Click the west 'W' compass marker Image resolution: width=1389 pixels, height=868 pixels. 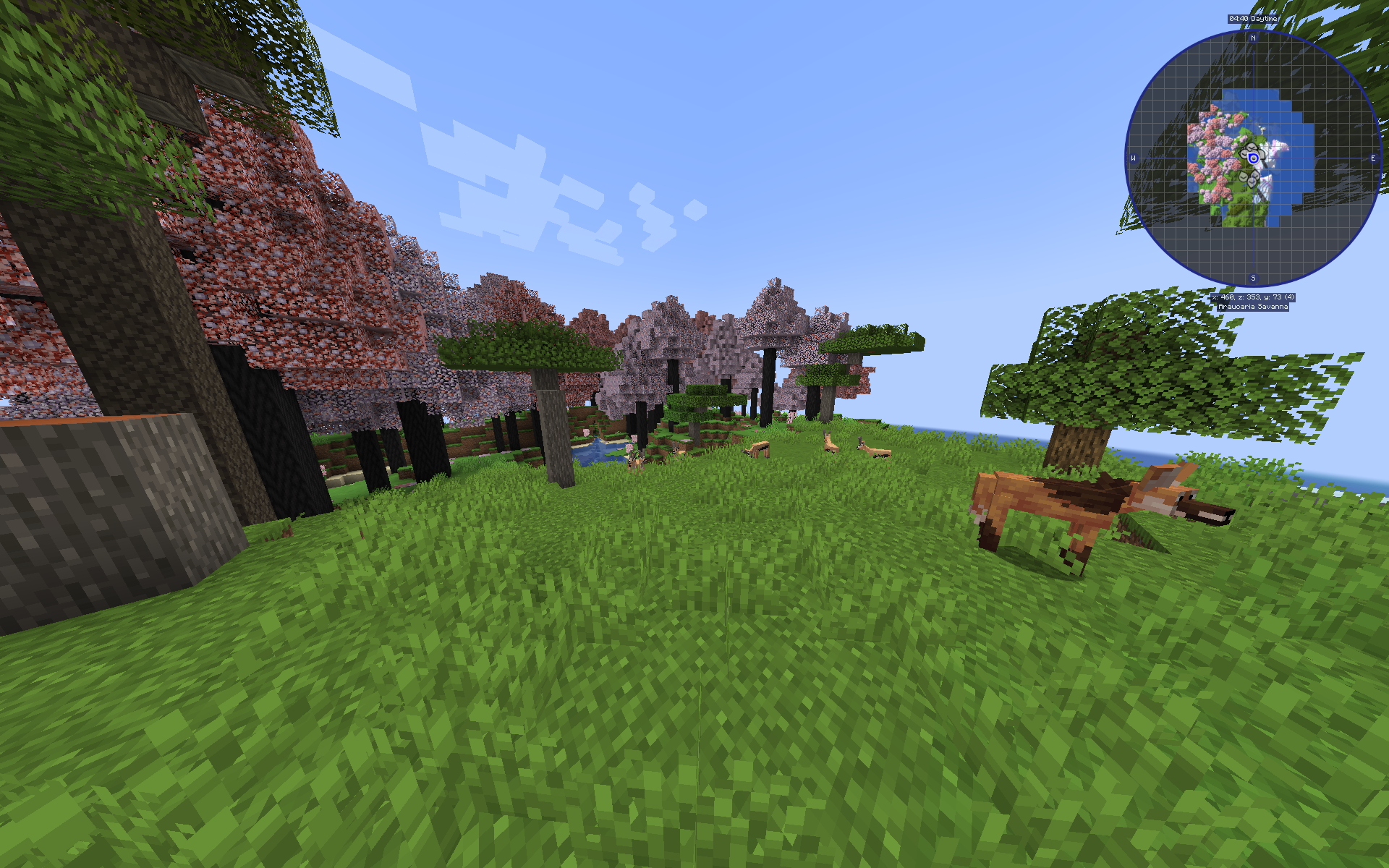1133,158
